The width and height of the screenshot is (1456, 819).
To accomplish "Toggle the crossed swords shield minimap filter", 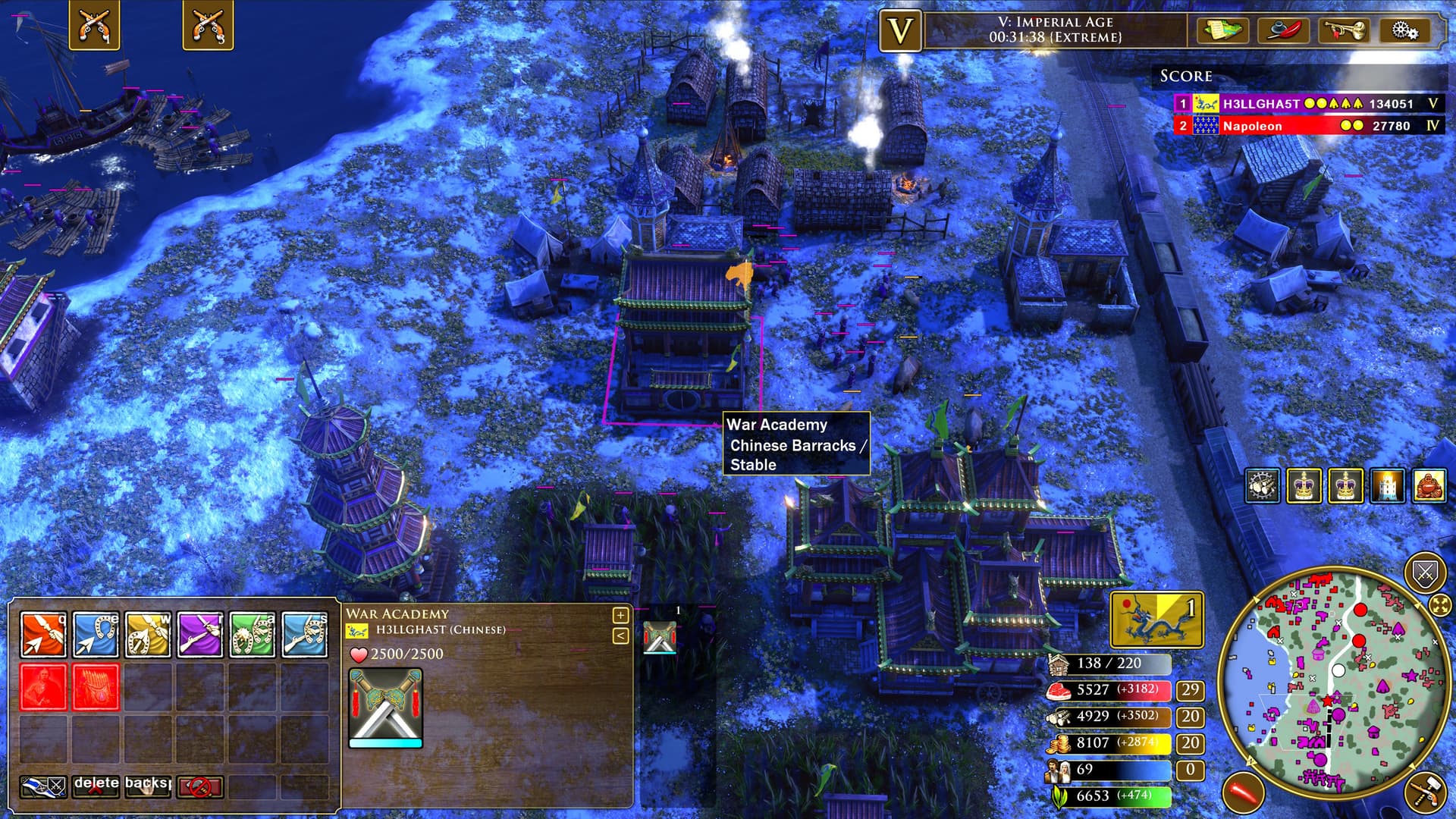I will tap(1425, 574).
